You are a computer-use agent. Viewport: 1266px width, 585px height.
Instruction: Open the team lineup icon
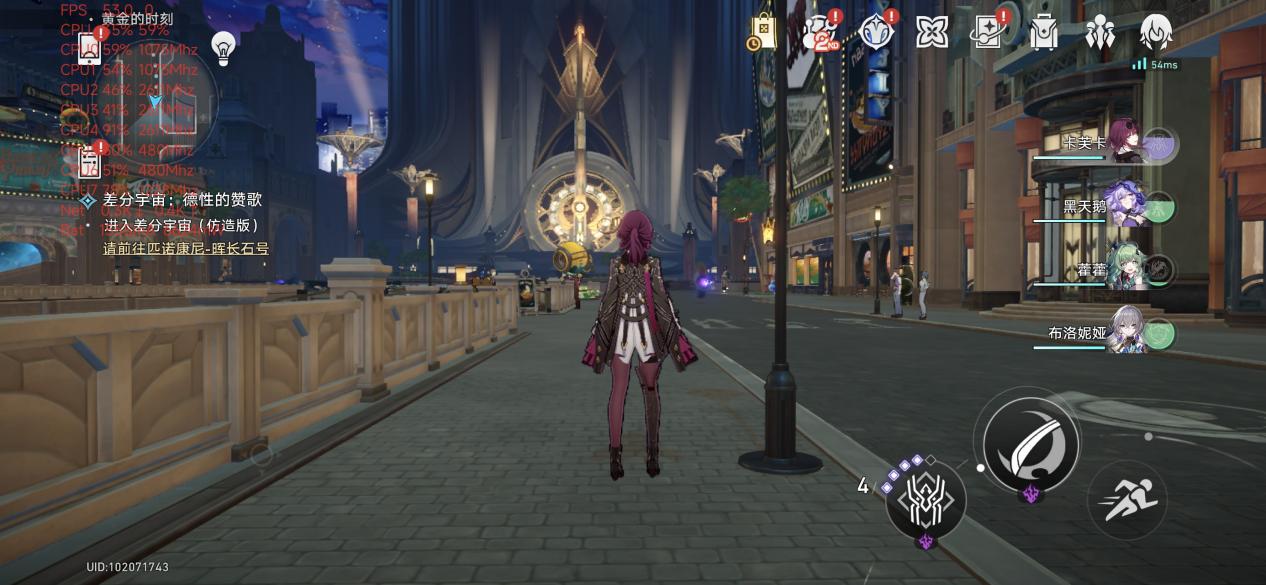(1101, 32)
